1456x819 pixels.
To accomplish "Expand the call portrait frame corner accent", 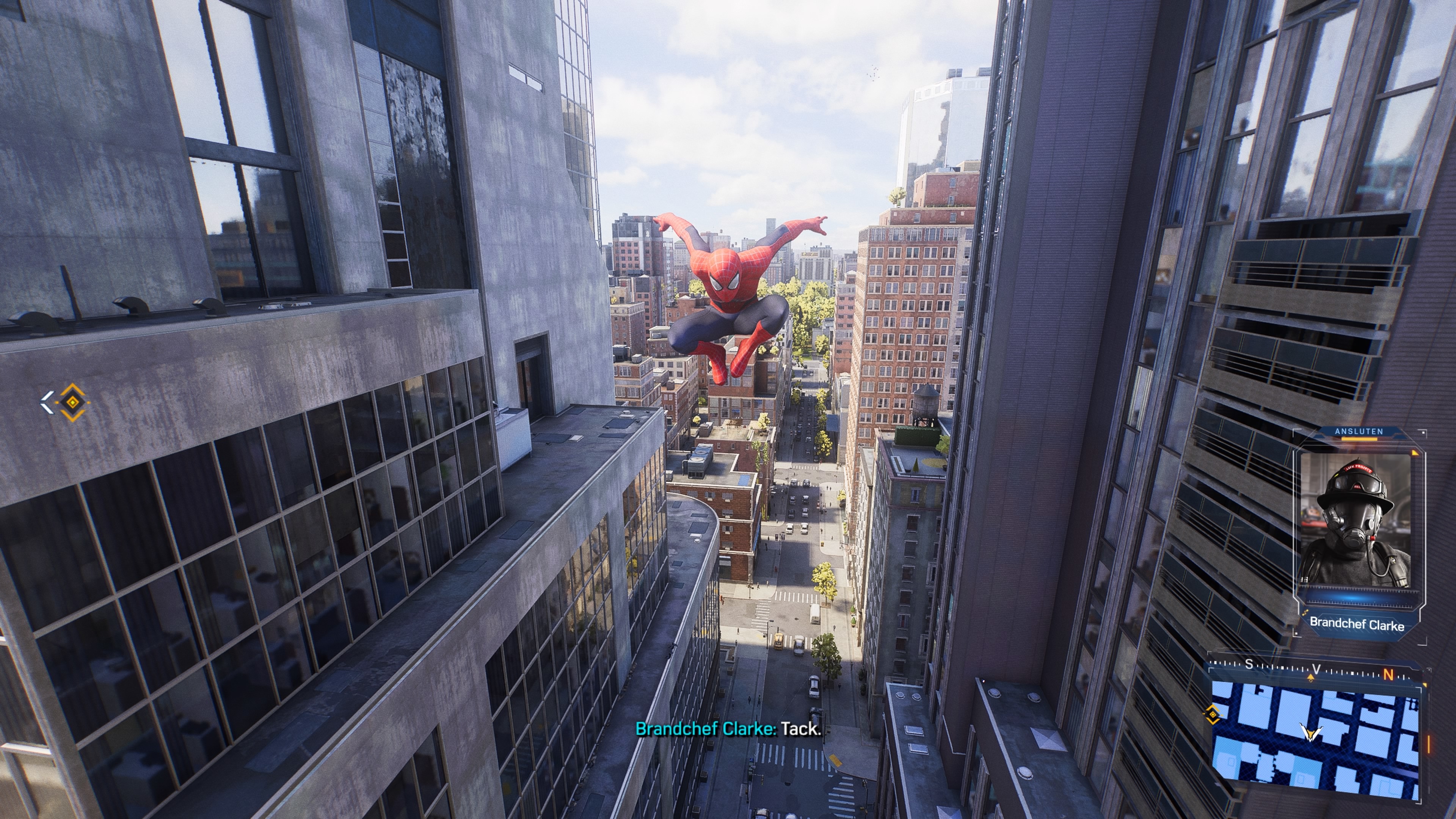I will [1415, 453].
